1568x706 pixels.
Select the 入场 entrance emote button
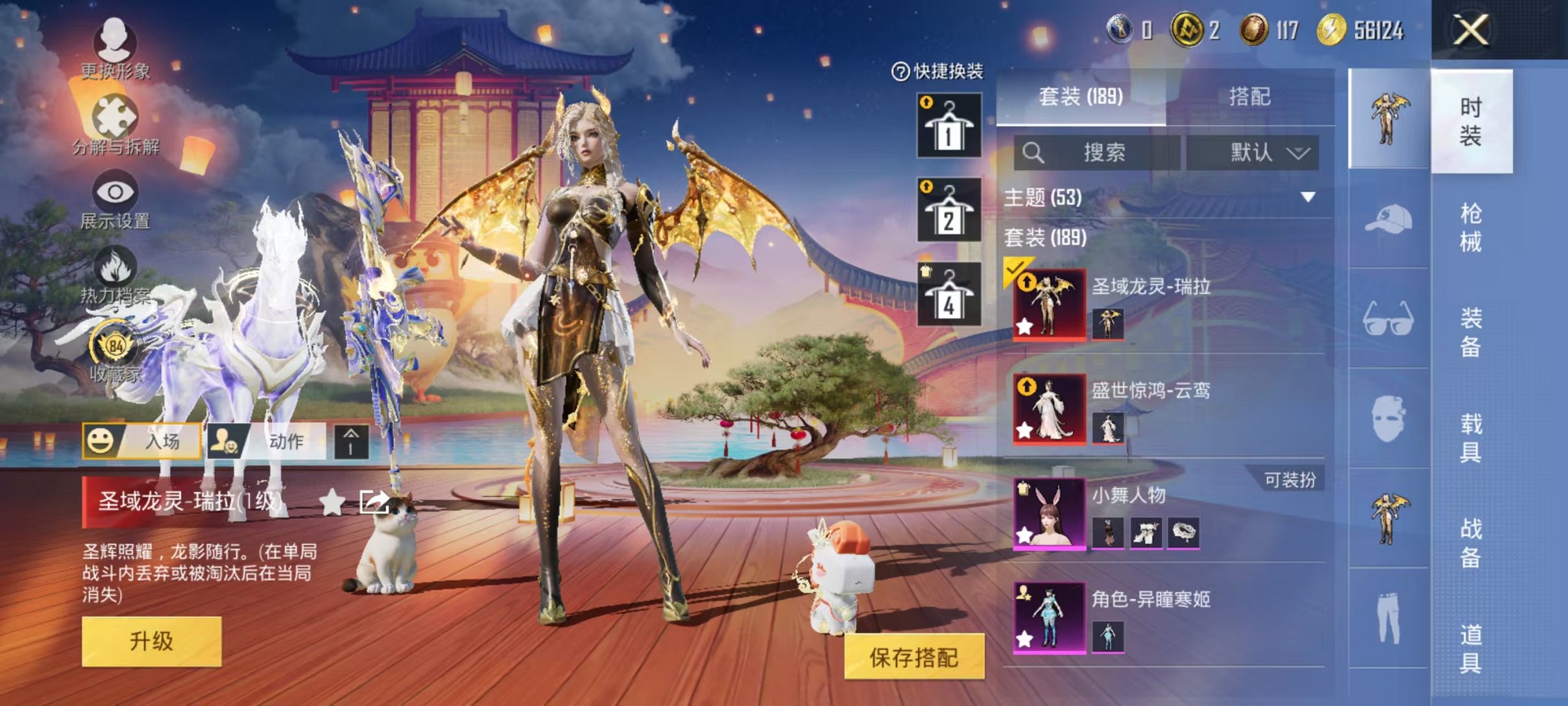click(x=142, y=441)
